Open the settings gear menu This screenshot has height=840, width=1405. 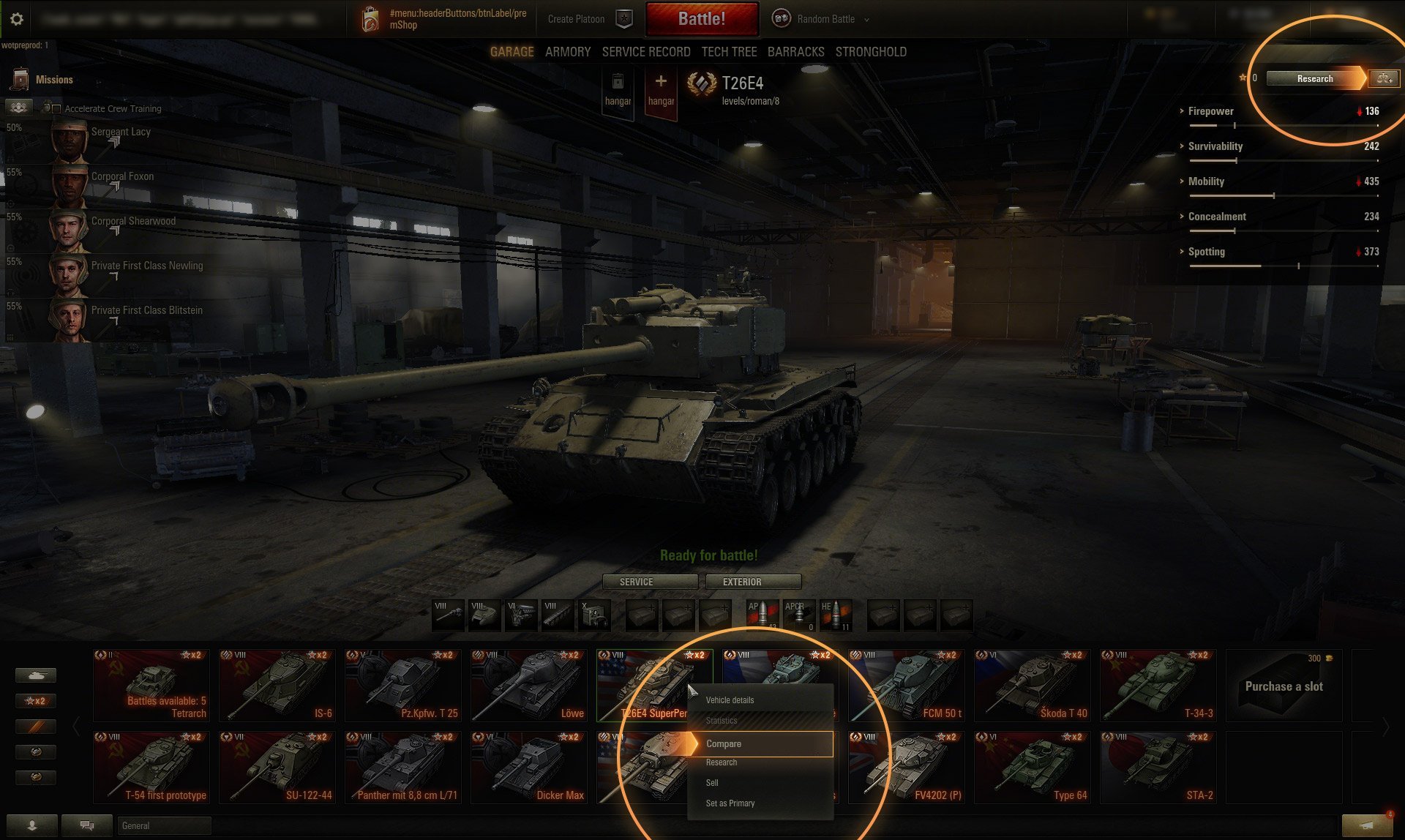17,20
